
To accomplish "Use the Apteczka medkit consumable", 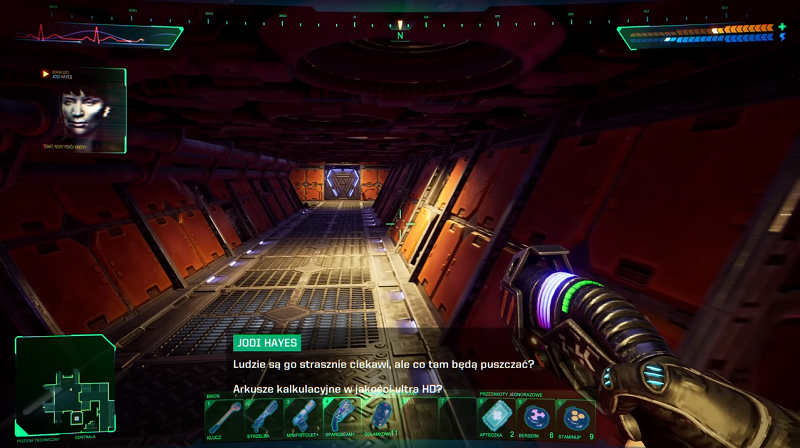I will [x=496, y=416].
